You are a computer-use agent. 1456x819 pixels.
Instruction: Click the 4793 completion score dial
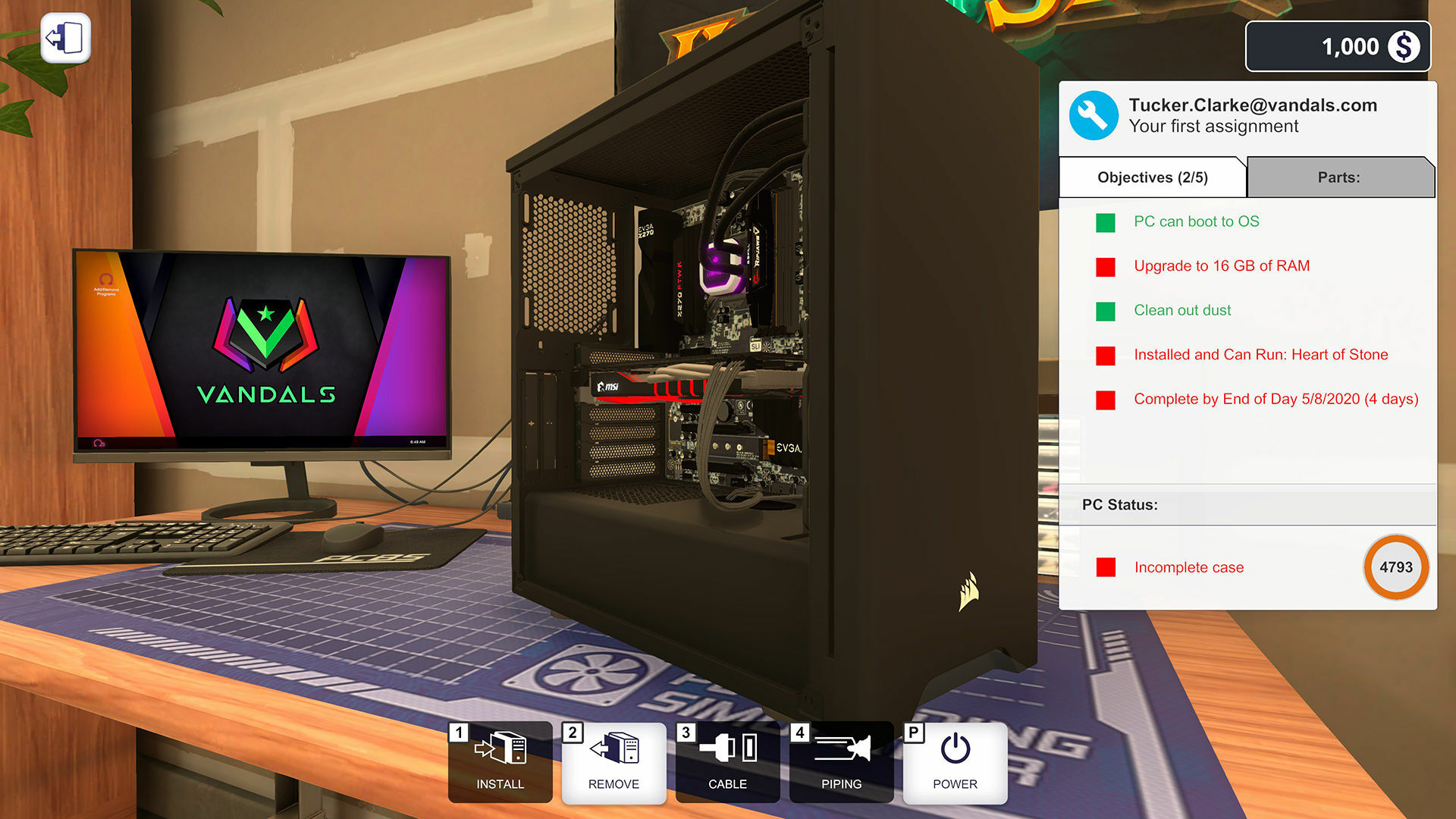coord(1396,567)
